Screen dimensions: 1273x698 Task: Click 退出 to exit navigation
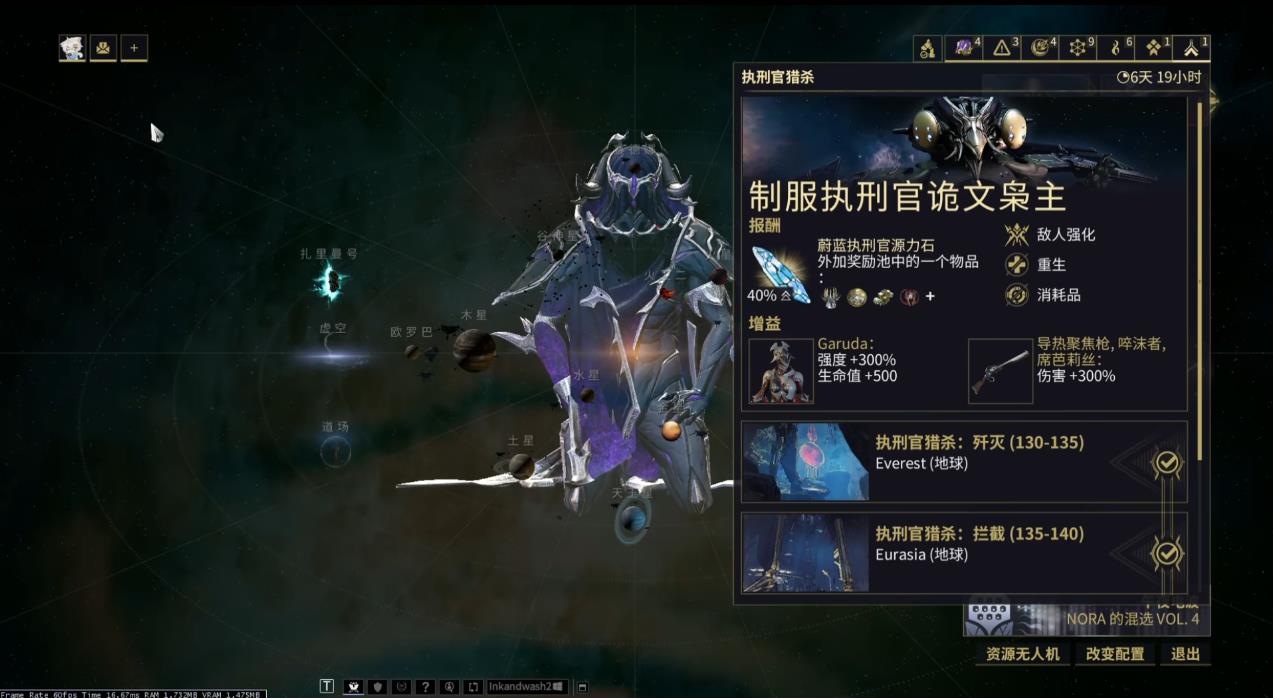[1185, 654]
